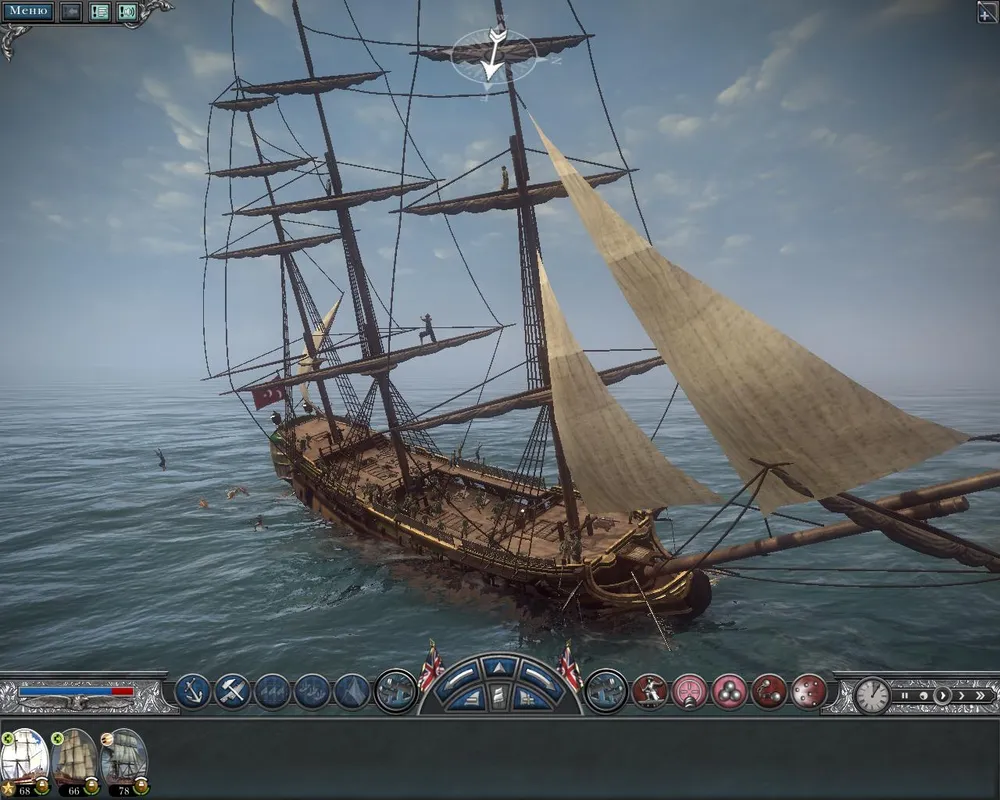Open the Меню button
Viewport: 1000px width, 800px height.
click(29, 11)
